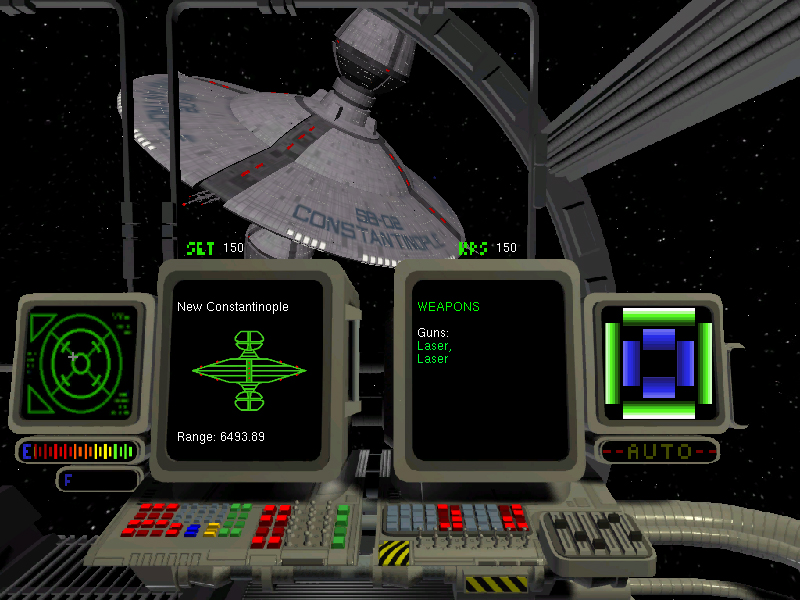Activate the AUTO autopilot indicator
Viewport: 800px width, 600px height.
(658, 451)
